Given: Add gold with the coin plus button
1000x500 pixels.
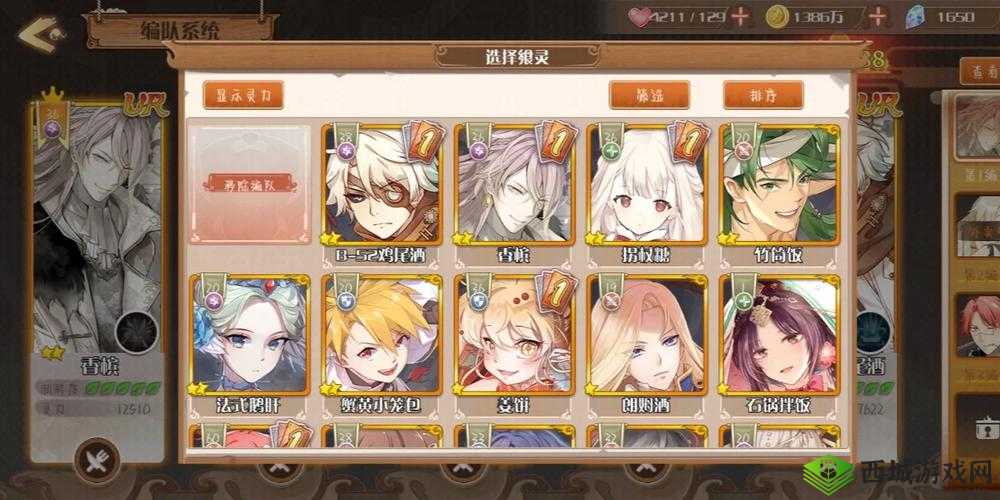Looking at the screenshot, I should (x=878, y=16).
